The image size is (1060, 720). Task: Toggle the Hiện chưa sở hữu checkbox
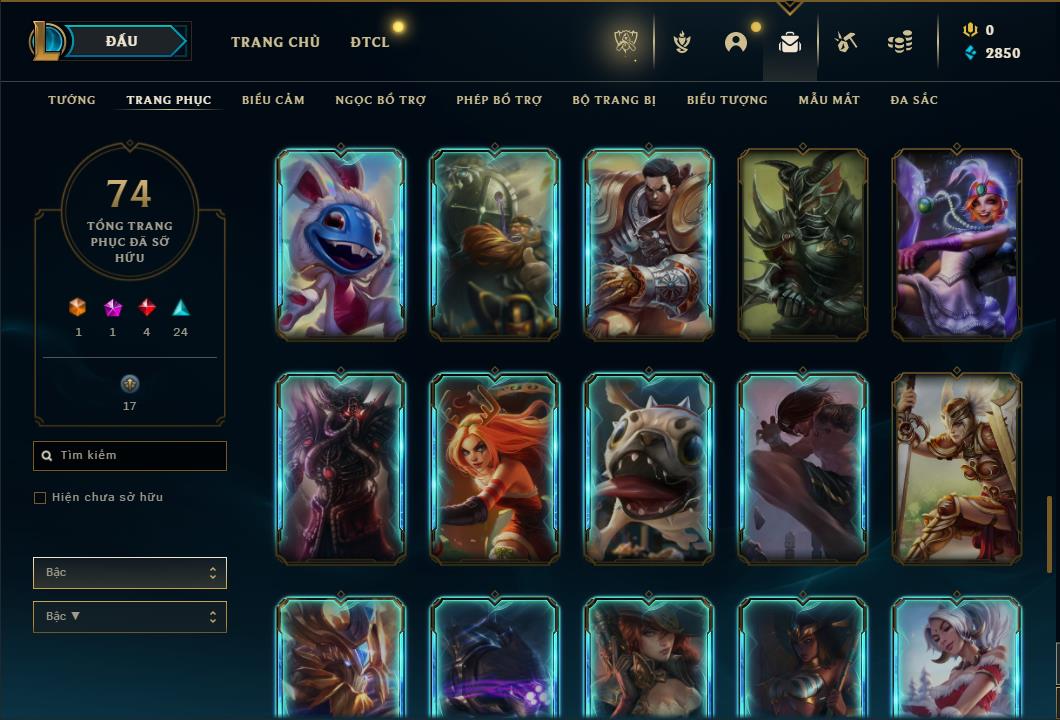coord(40,498)
